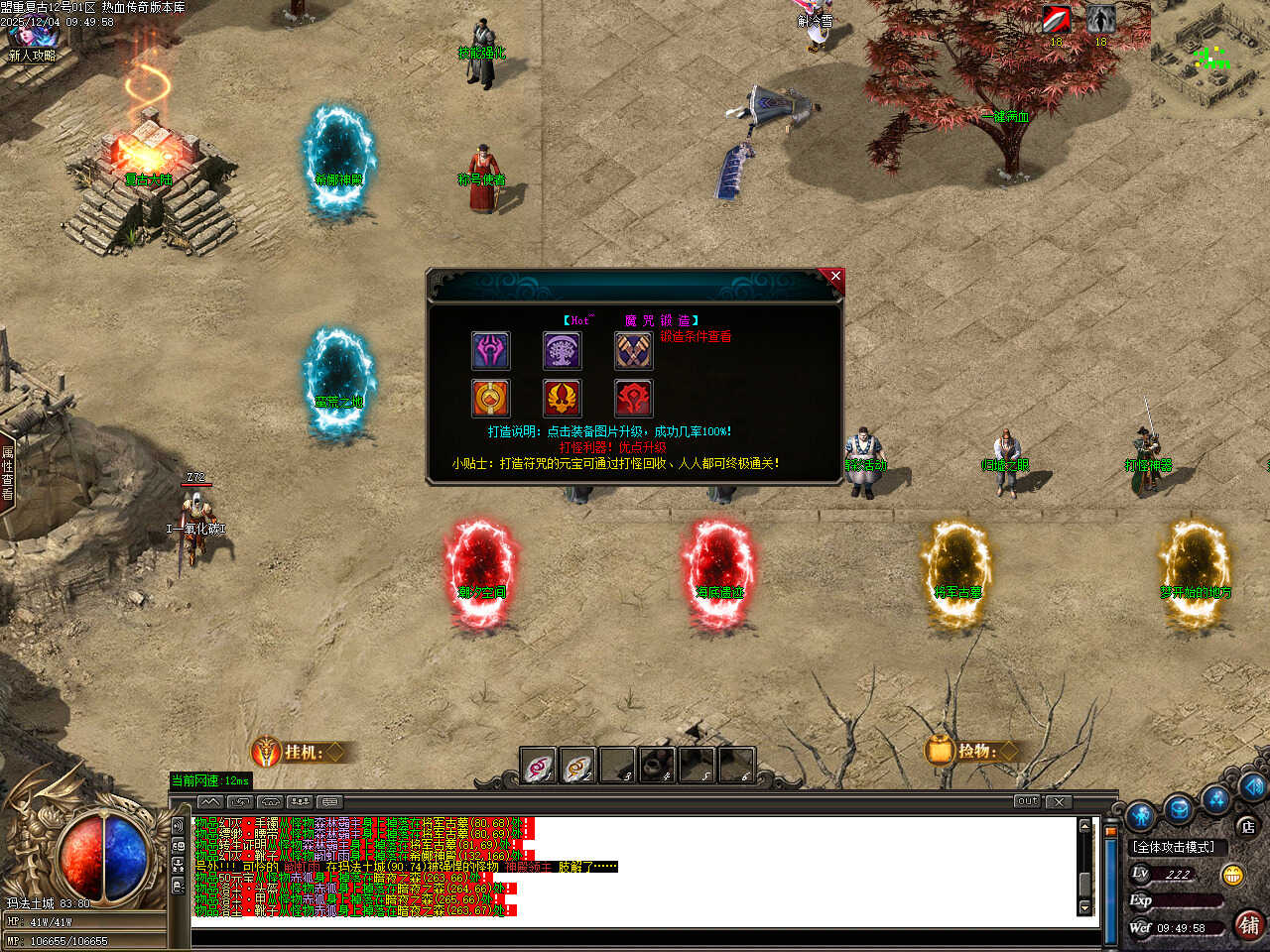Close the chat log with the X button
This screenshot has height=952, width=1270.
click(x=1059, y=801)
